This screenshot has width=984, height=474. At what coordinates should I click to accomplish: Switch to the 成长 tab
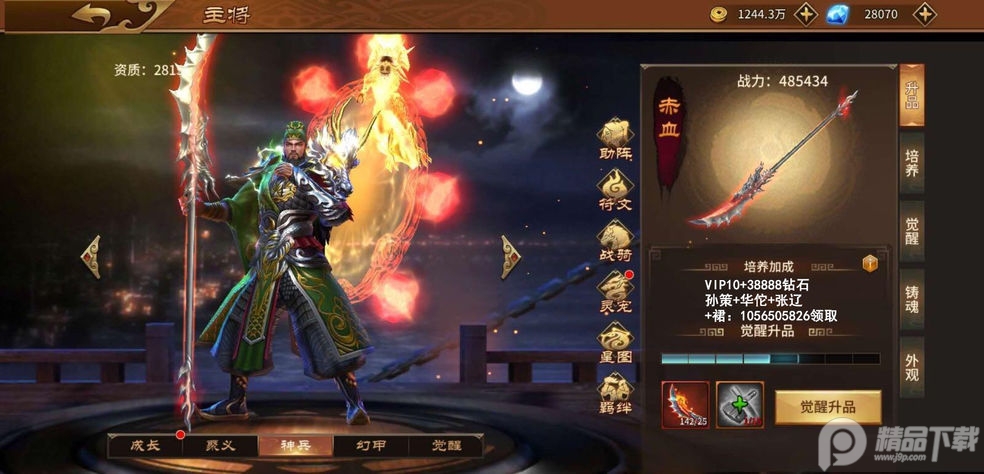pyautogui.click(x=146, y=445)
